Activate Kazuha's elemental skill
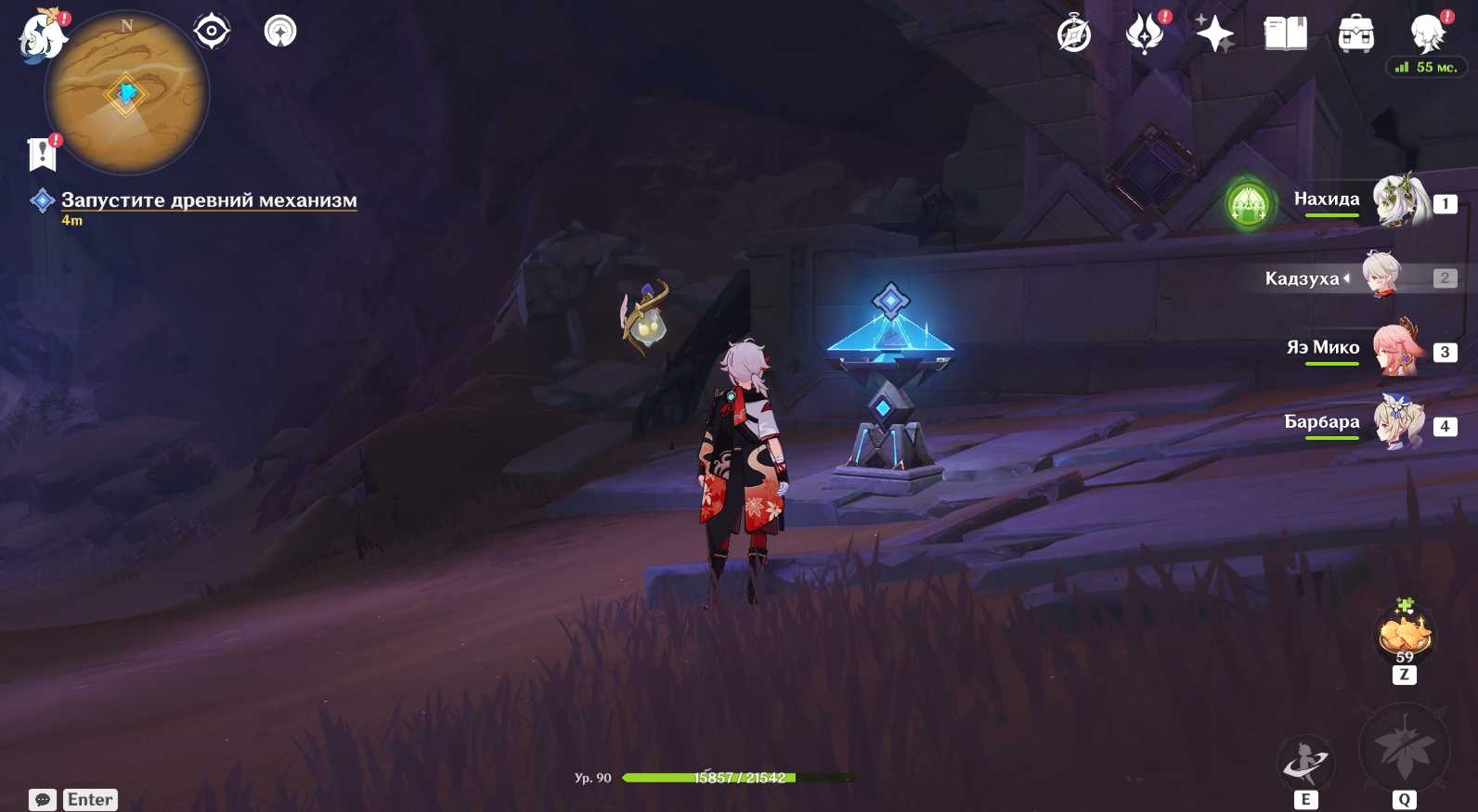1478x812 pixels. pos(1305,763)
